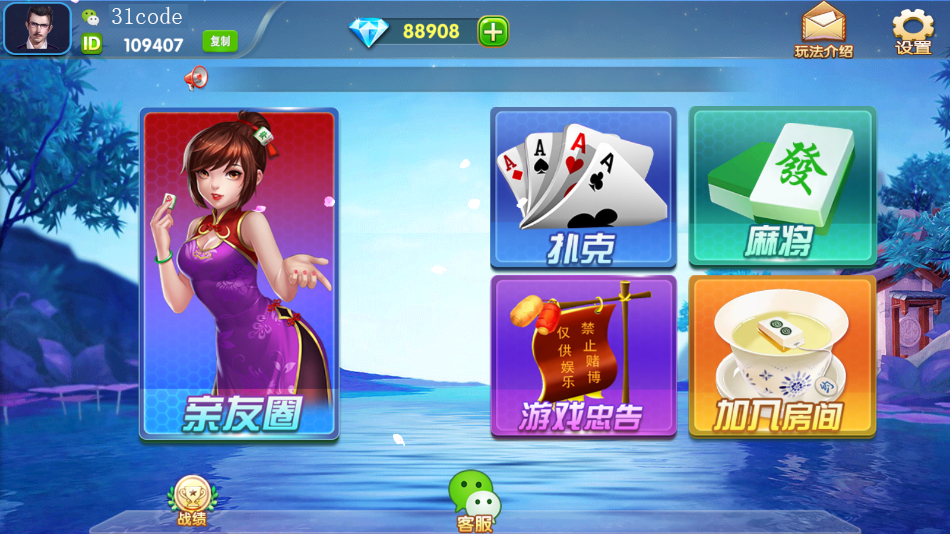The image size is (950, 534).
Task: Open the 游戏忠告 game advice tile
Action: [x=583, y=356]
